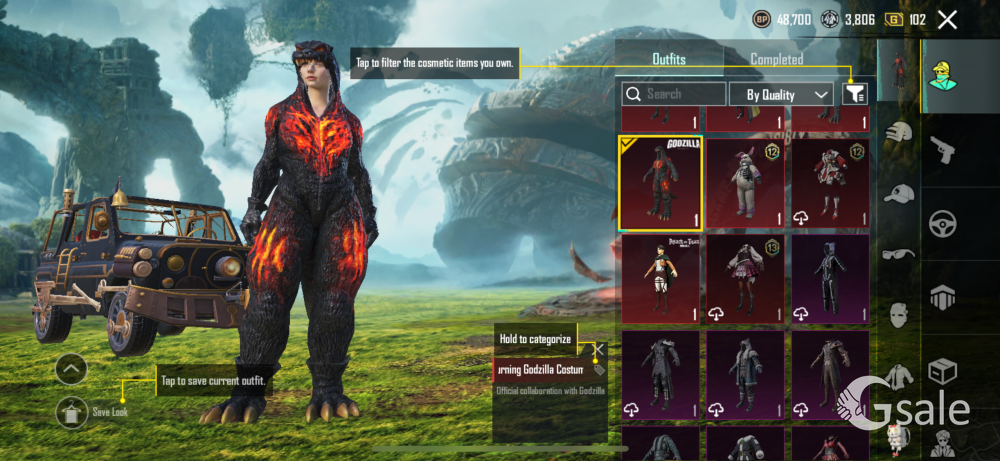
Task: Switch to the Outfits tab
Action: click(668, 59)
